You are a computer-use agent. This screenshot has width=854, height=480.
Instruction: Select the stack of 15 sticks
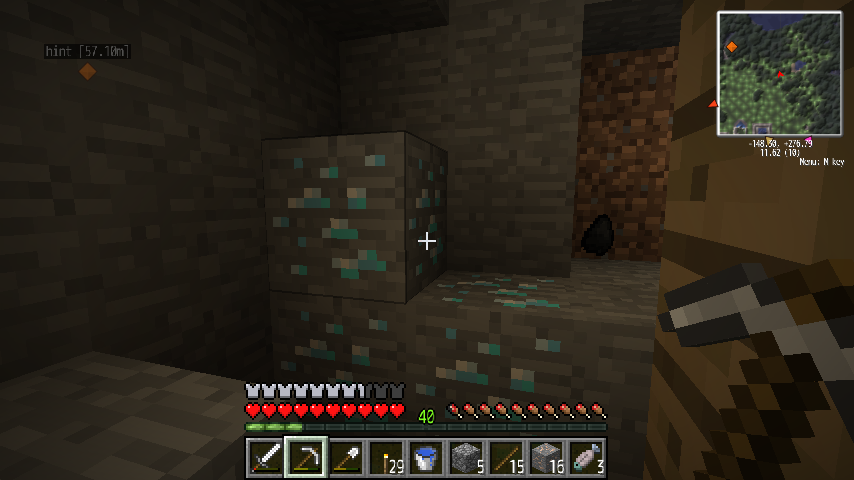(505, 459)
